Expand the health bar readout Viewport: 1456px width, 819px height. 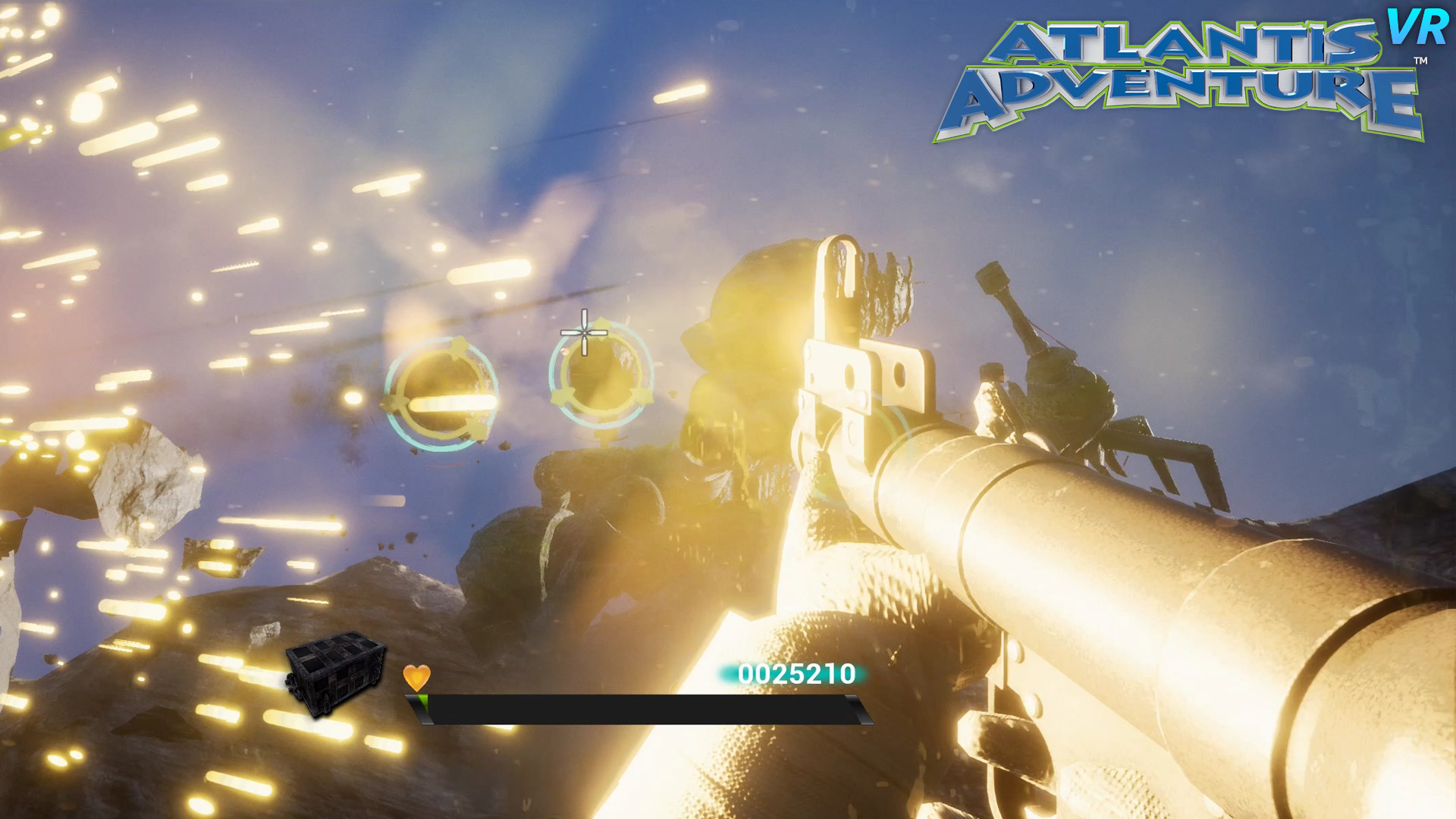tap(641, 702)
